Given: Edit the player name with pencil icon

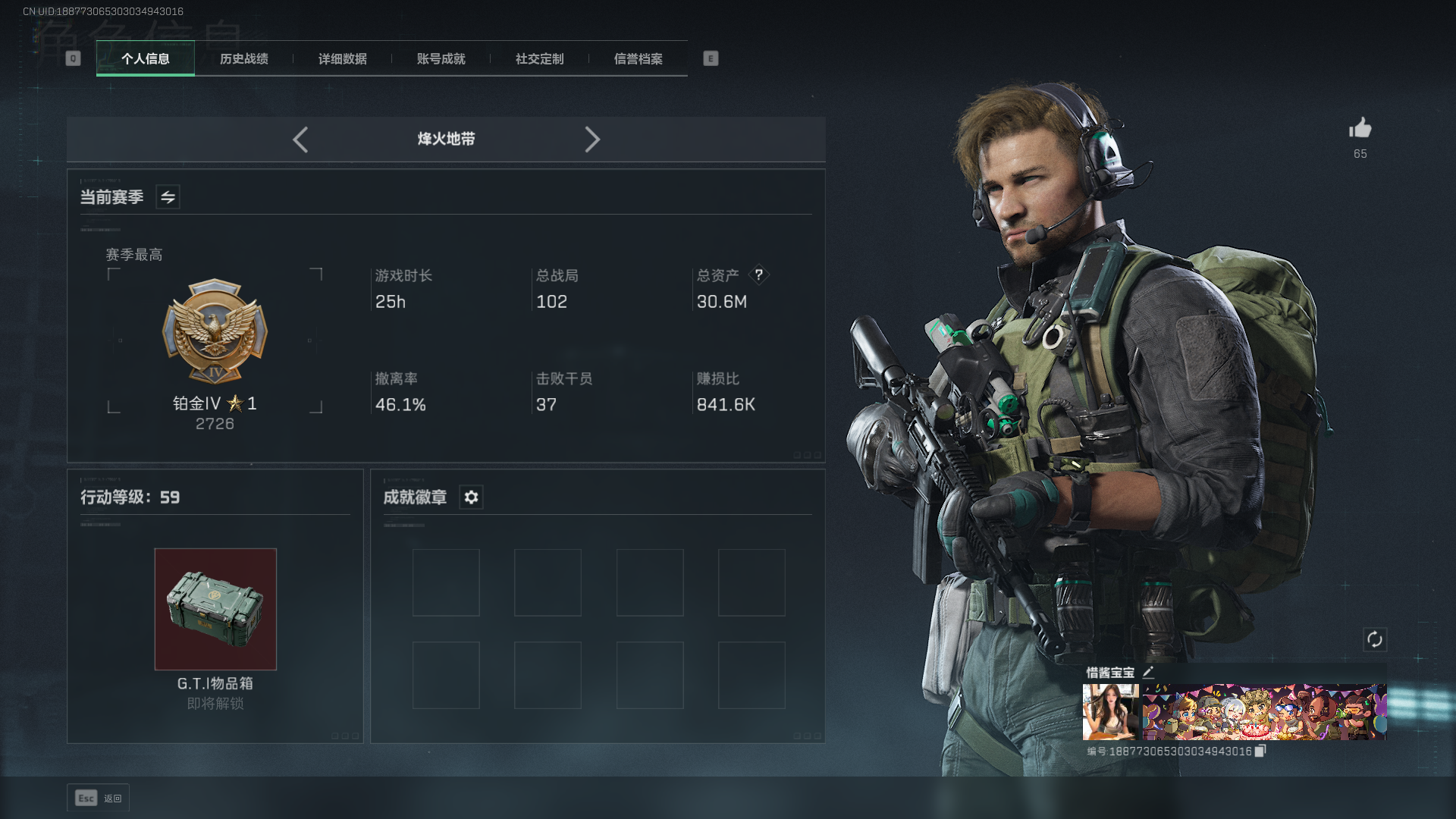Looking at the screenshot, I should pos(1148,672).
